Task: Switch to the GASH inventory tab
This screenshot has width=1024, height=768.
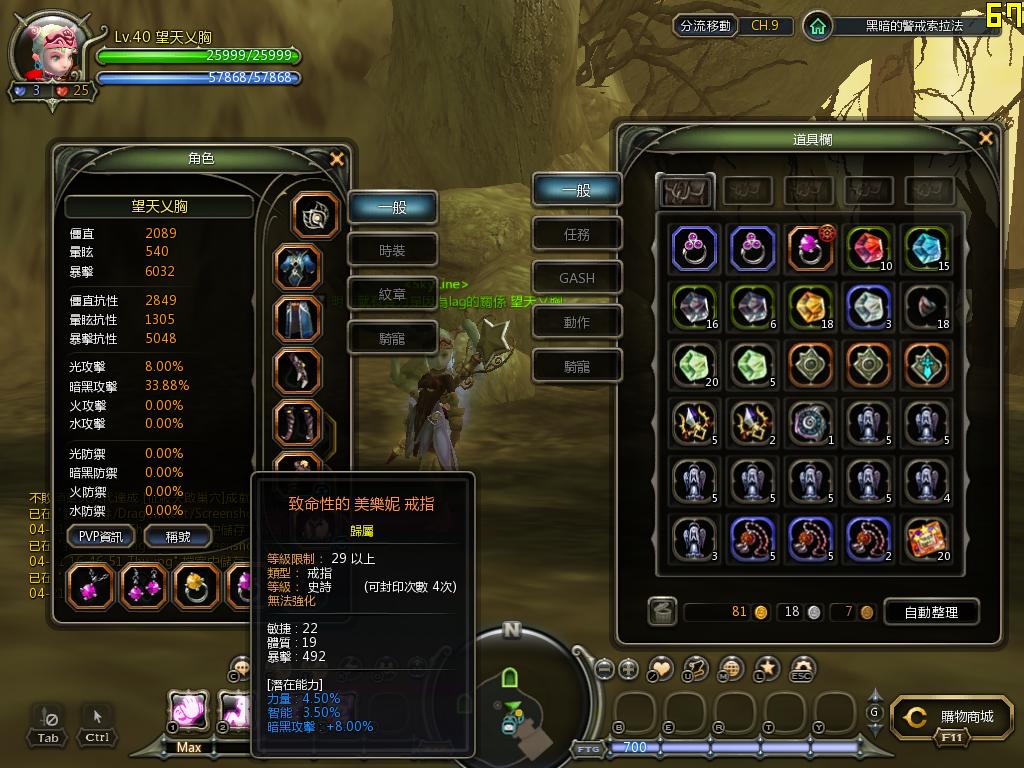Action: point(577,278)
